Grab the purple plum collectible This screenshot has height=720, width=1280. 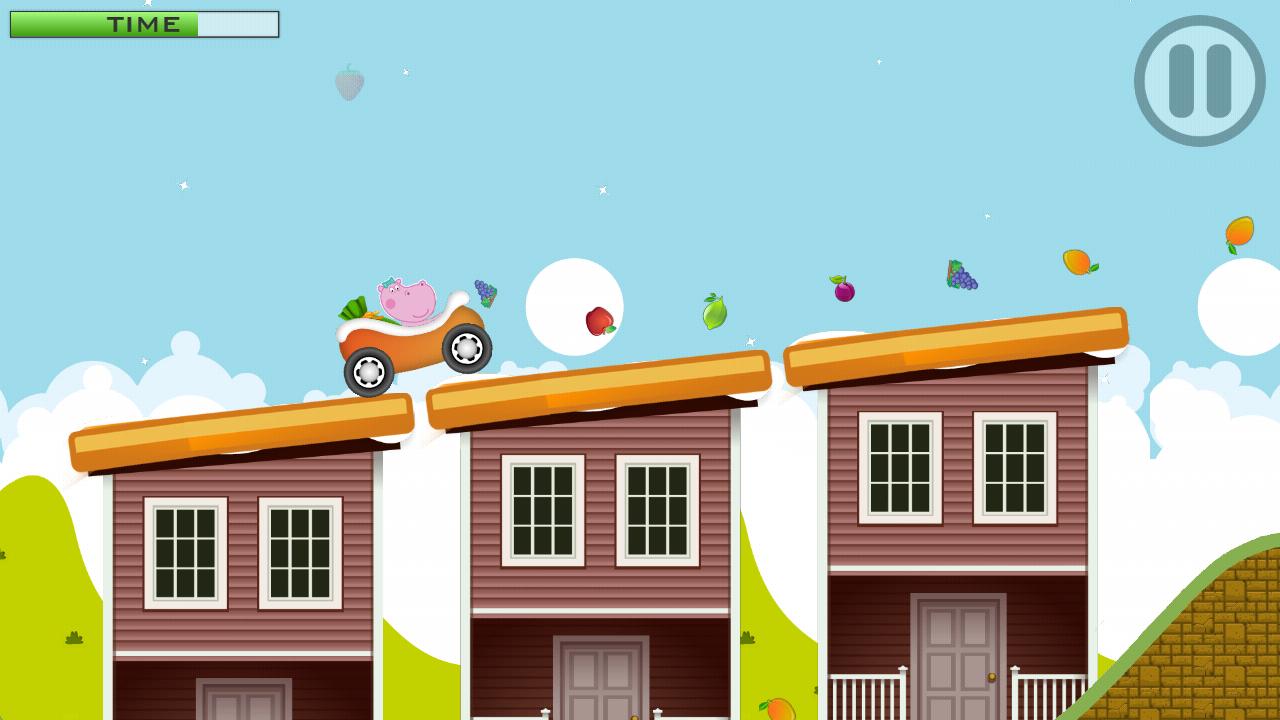tap(842, 290)
